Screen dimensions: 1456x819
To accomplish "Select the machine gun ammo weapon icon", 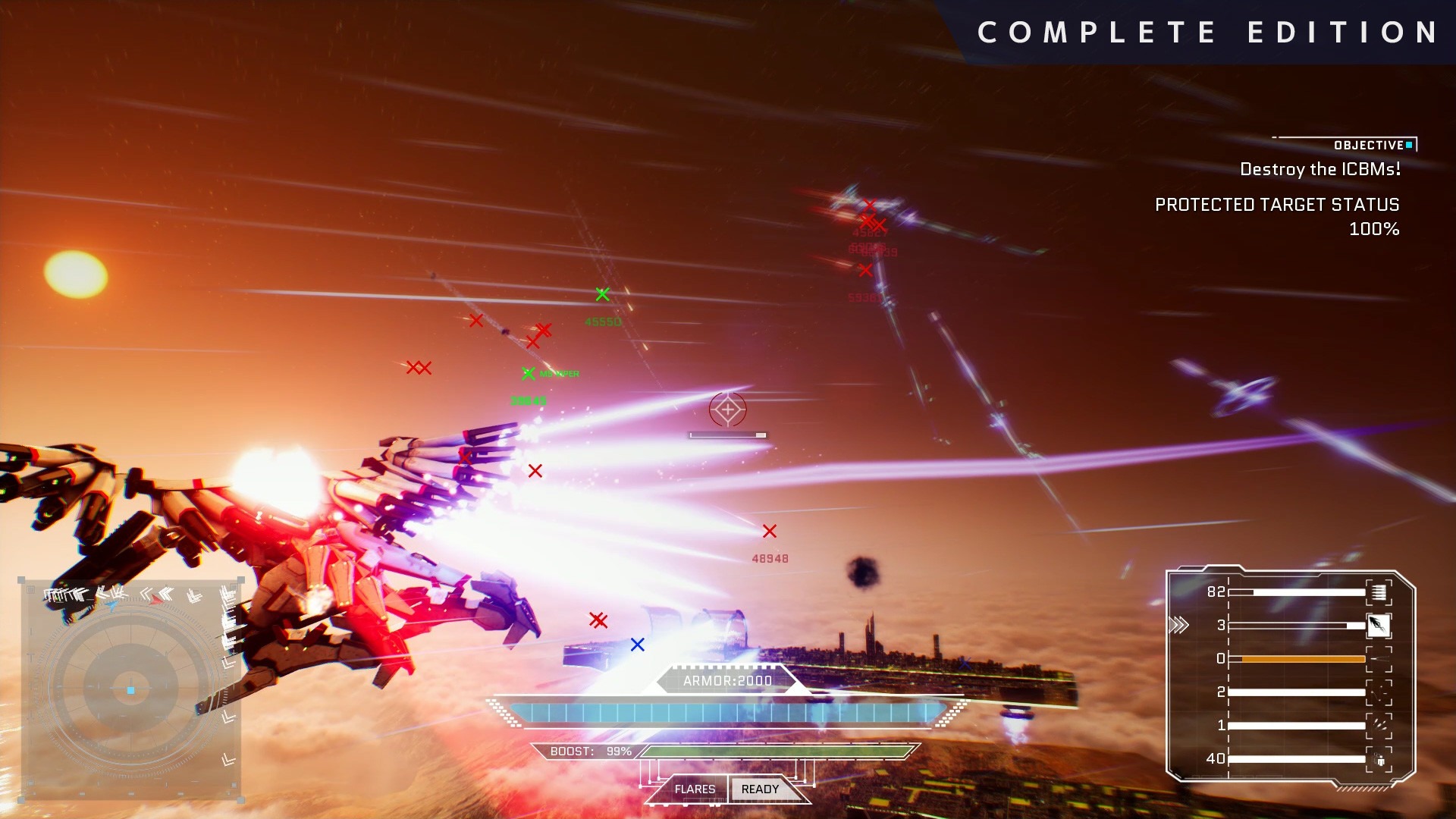I will [1378, 591].
